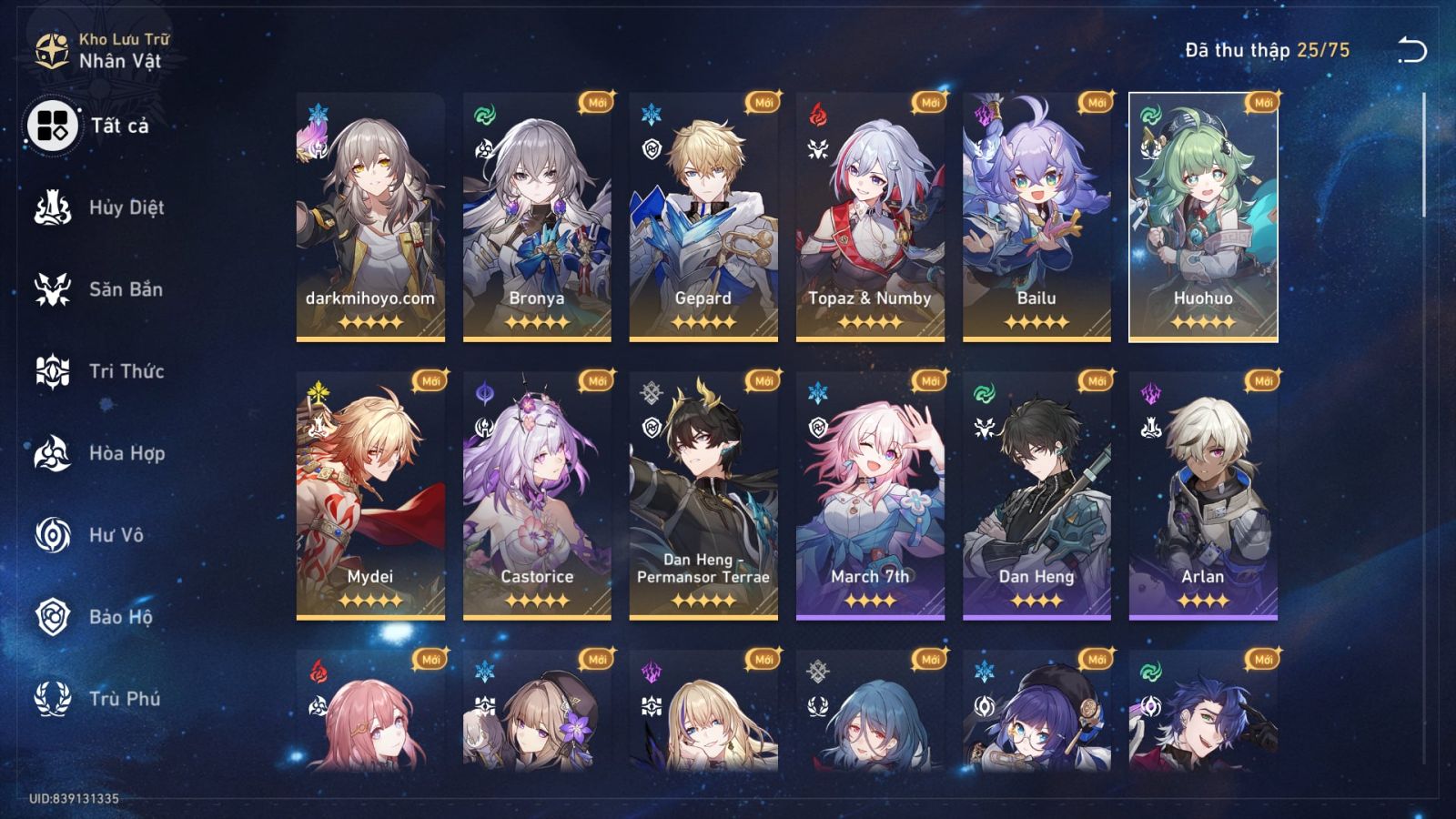Click the Mới badge on Gepard's card

pos(763,103)
